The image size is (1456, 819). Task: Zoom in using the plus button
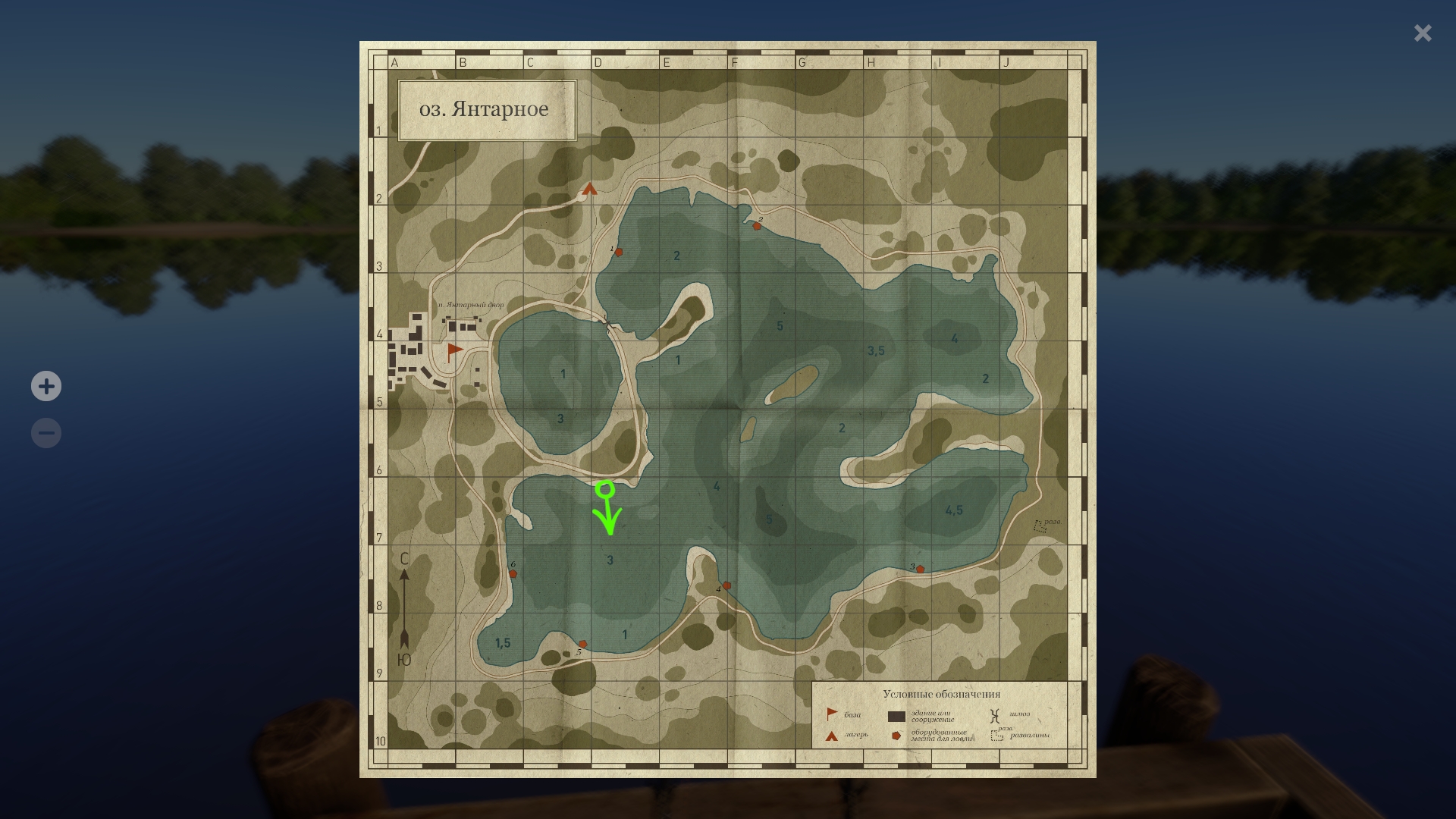(46, 386)
